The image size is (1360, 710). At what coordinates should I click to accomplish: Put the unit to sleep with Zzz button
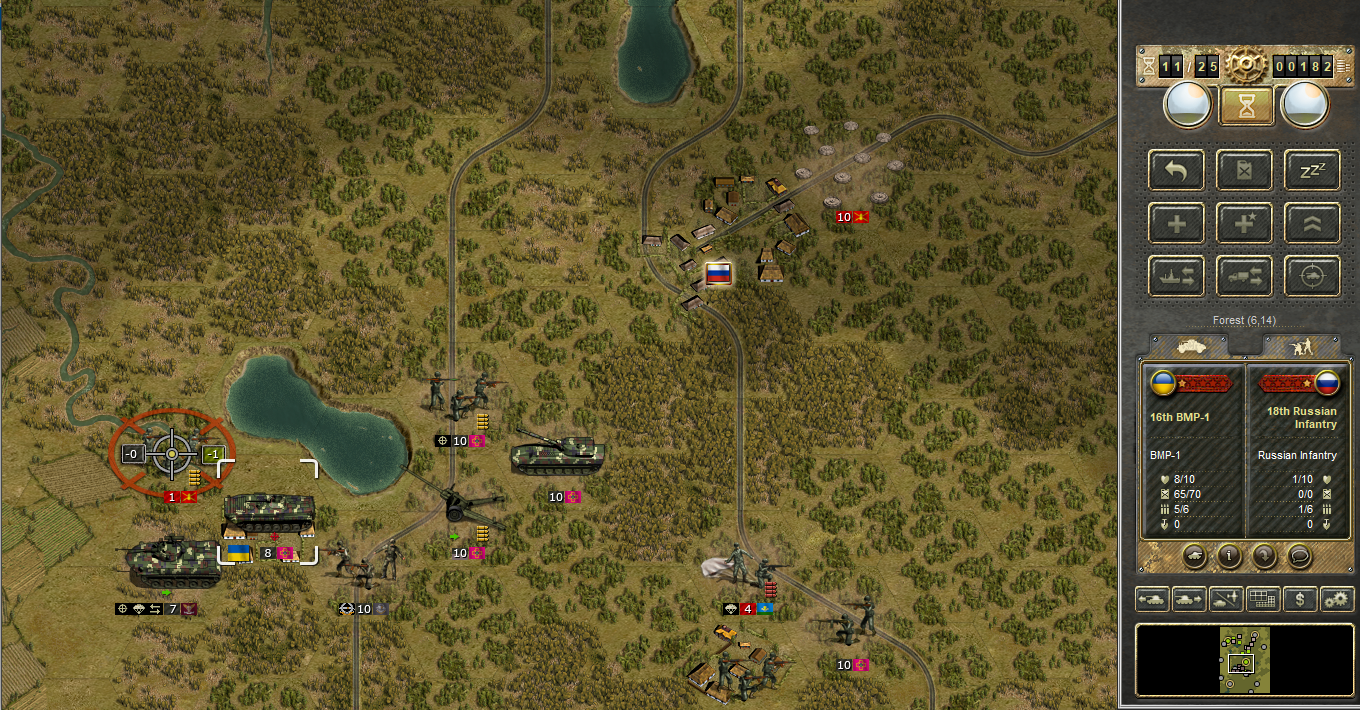pos(1312,170)
